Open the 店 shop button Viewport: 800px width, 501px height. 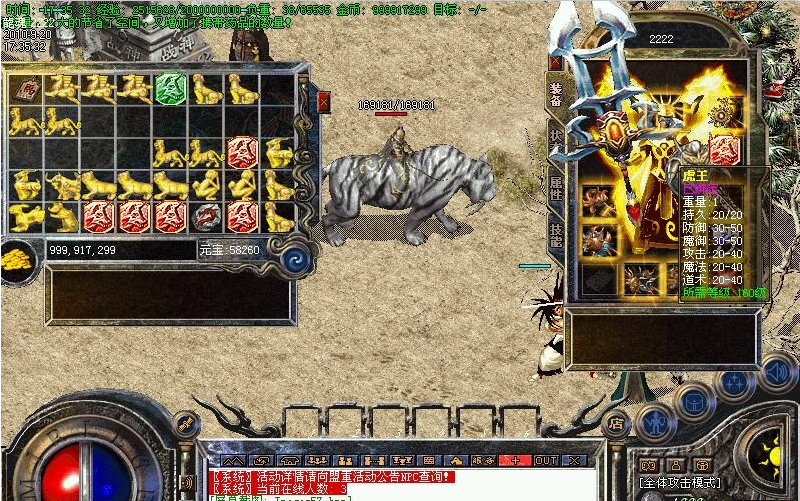[x=617, y=423]
